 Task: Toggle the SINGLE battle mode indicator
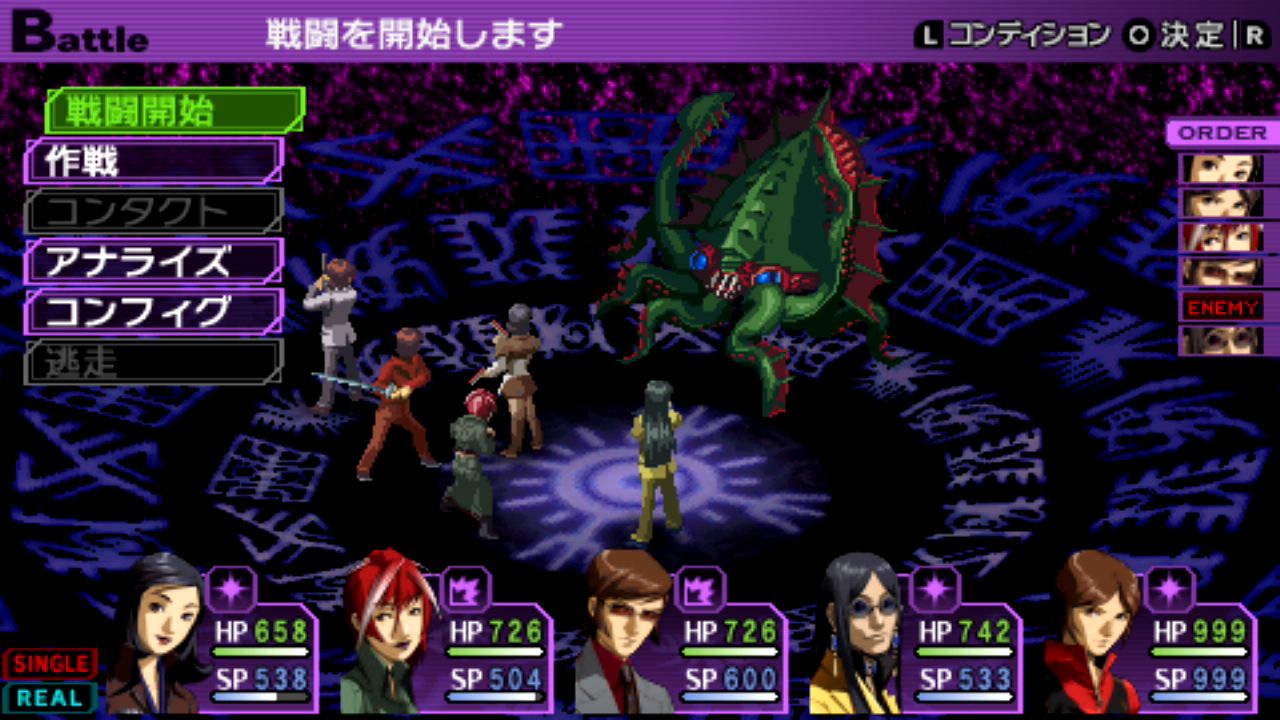50,663
